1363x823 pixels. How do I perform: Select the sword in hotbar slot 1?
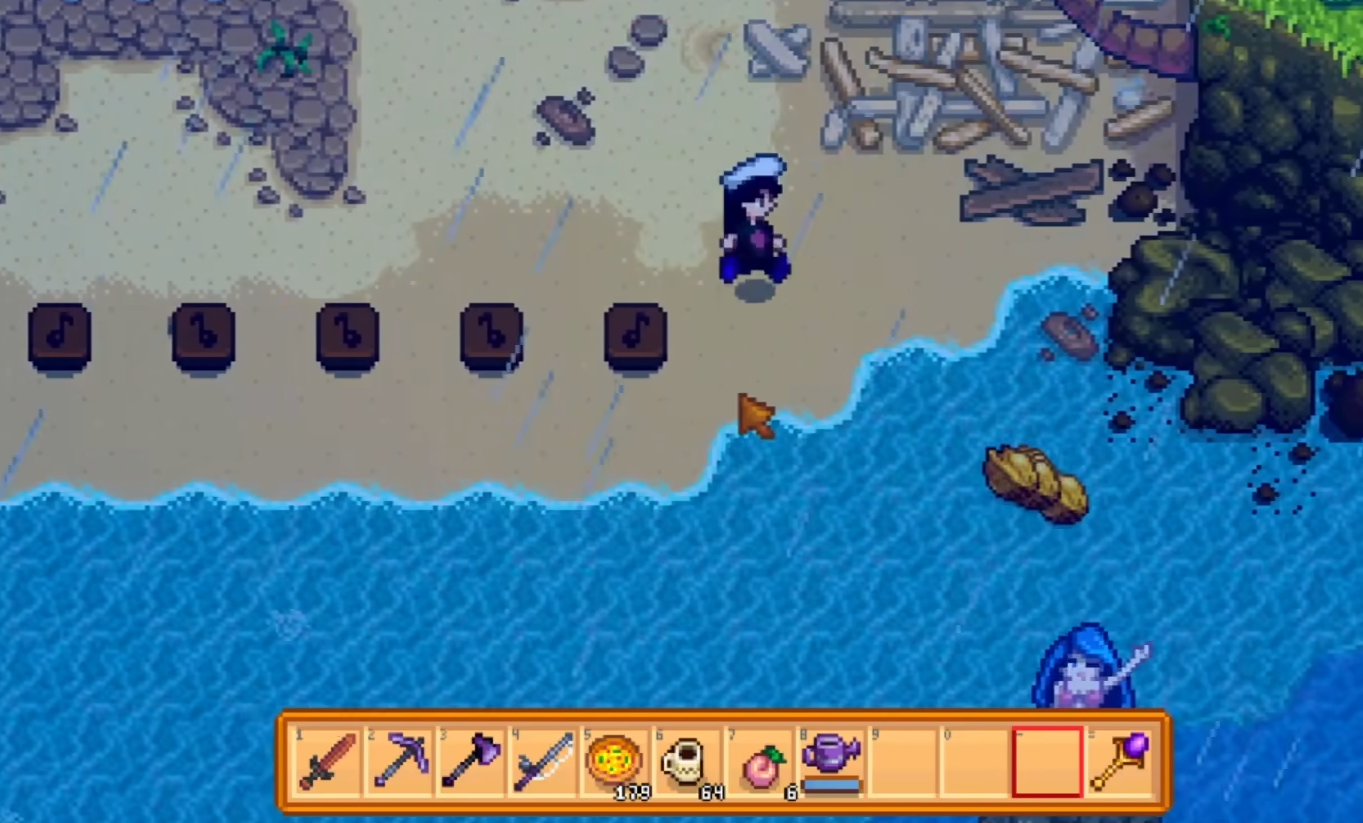coord(326,761)
